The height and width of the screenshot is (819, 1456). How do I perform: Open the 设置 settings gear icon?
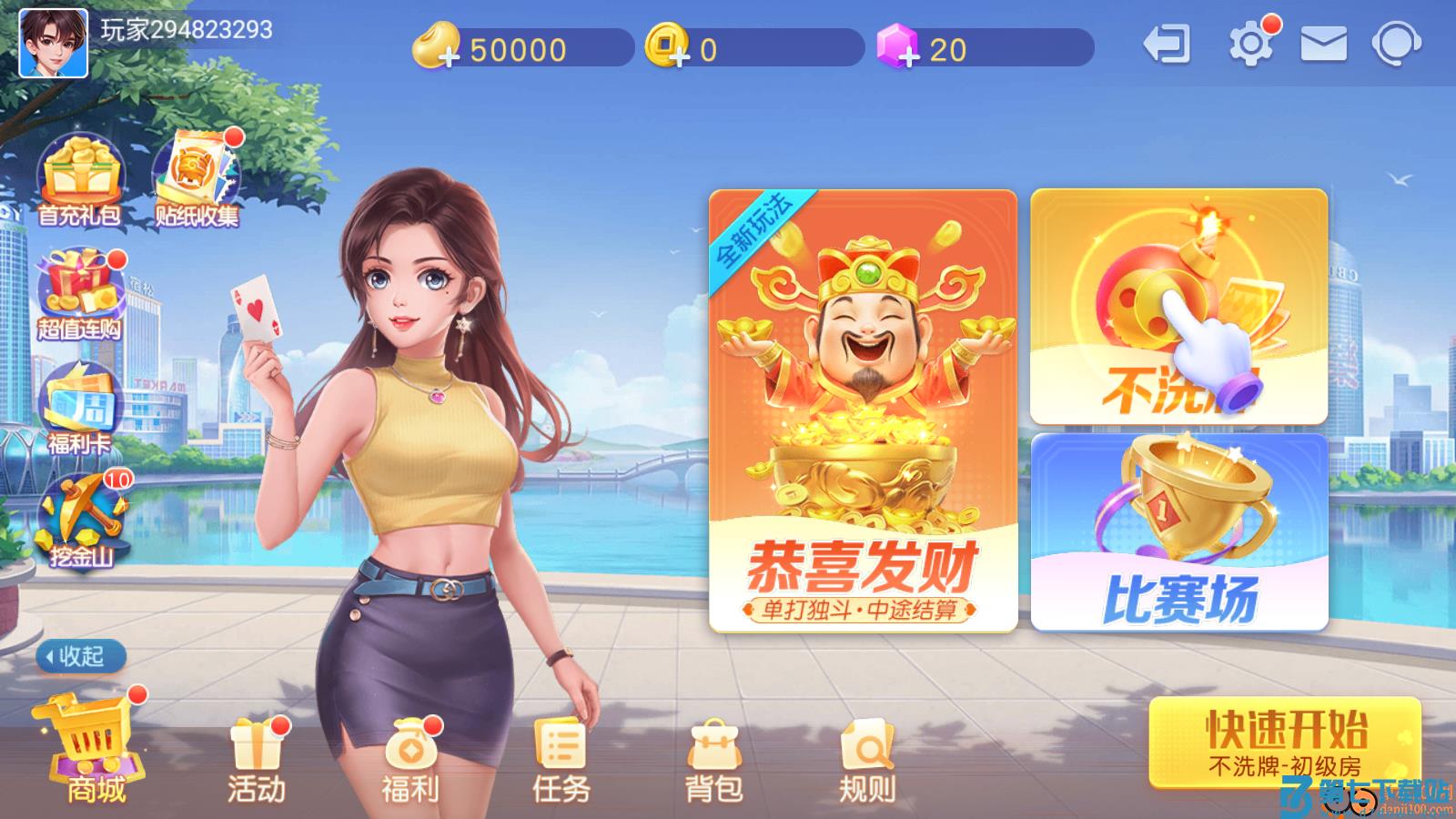(x=1251, y=43)
